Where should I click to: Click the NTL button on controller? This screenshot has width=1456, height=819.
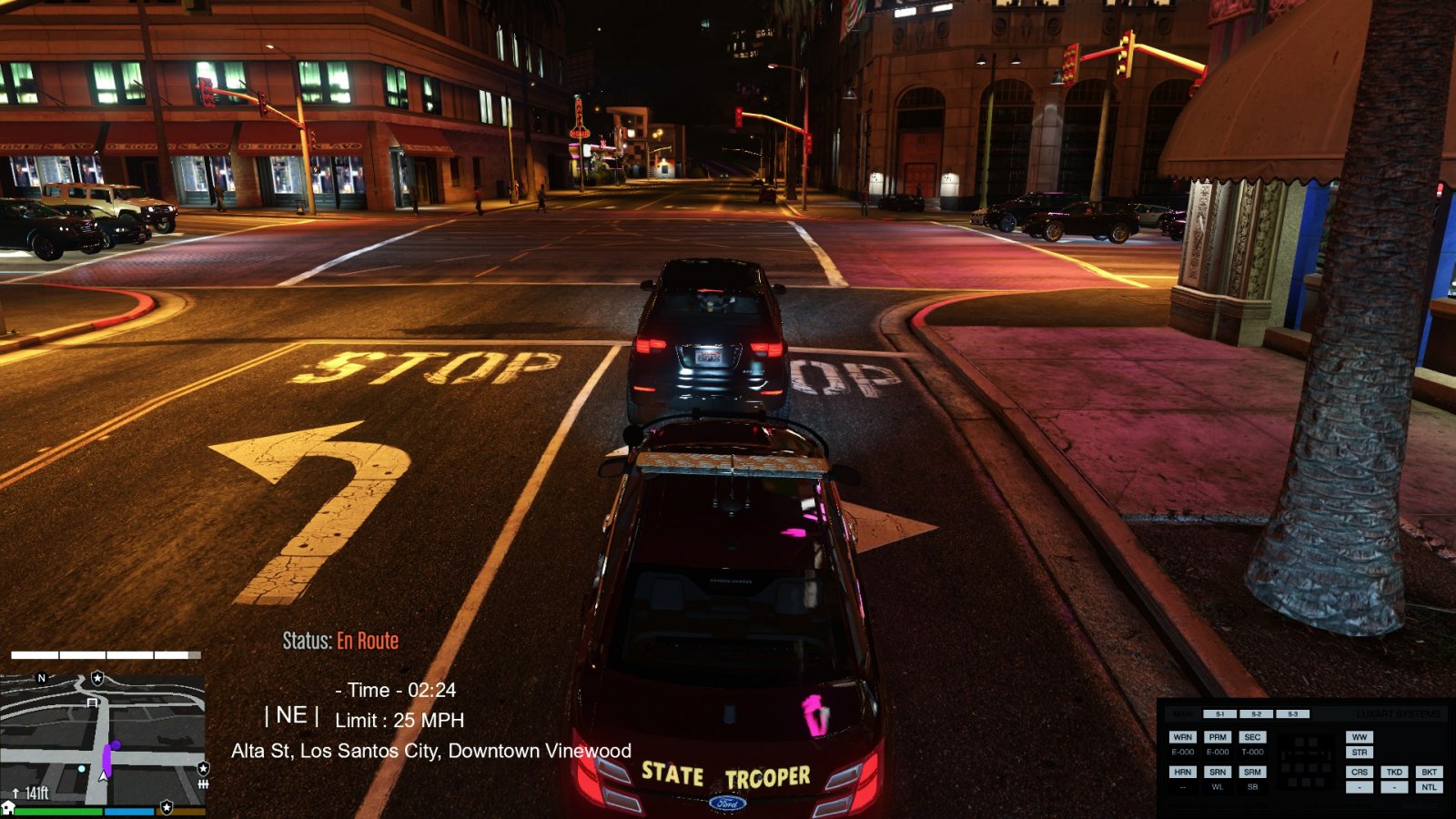(1429, 787)
